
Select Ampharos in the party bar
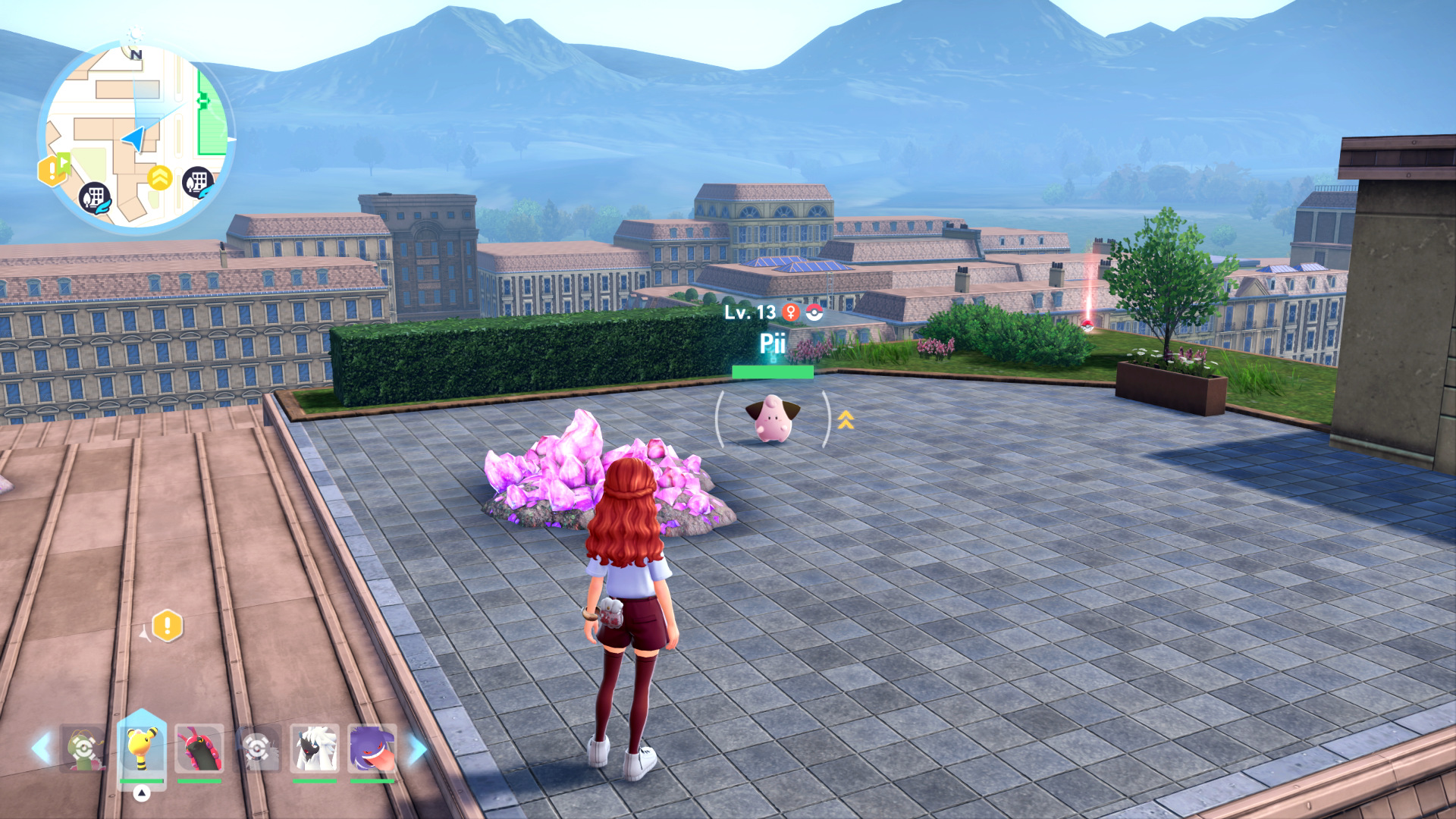(x=142, y=747)
